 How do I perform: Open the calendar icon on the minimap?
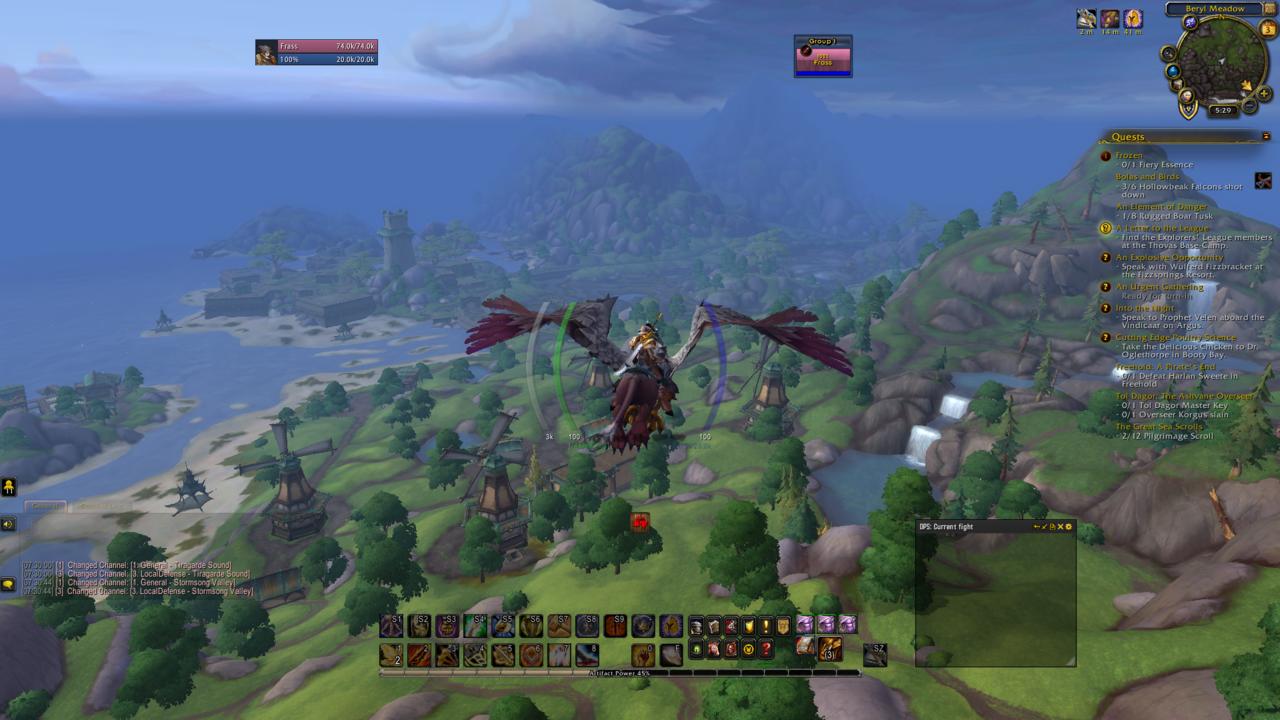point(1267,29)
